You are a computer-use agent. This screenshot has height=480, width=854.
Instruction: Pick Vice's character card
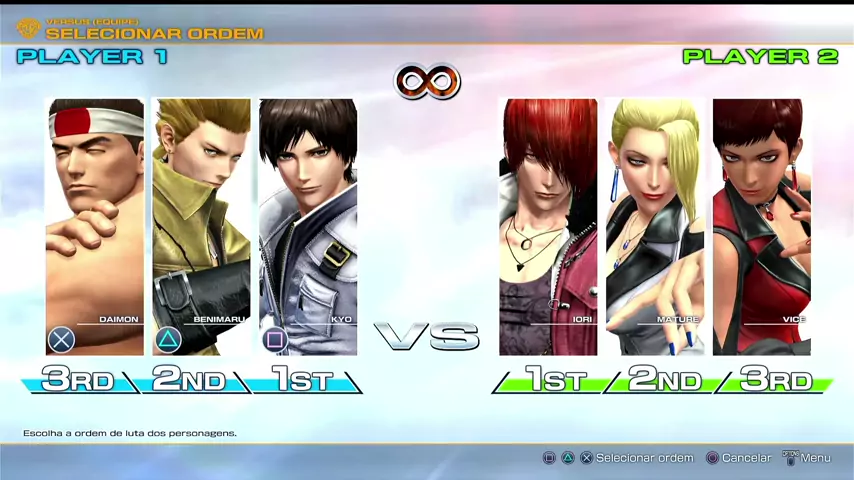pos(761,226)
